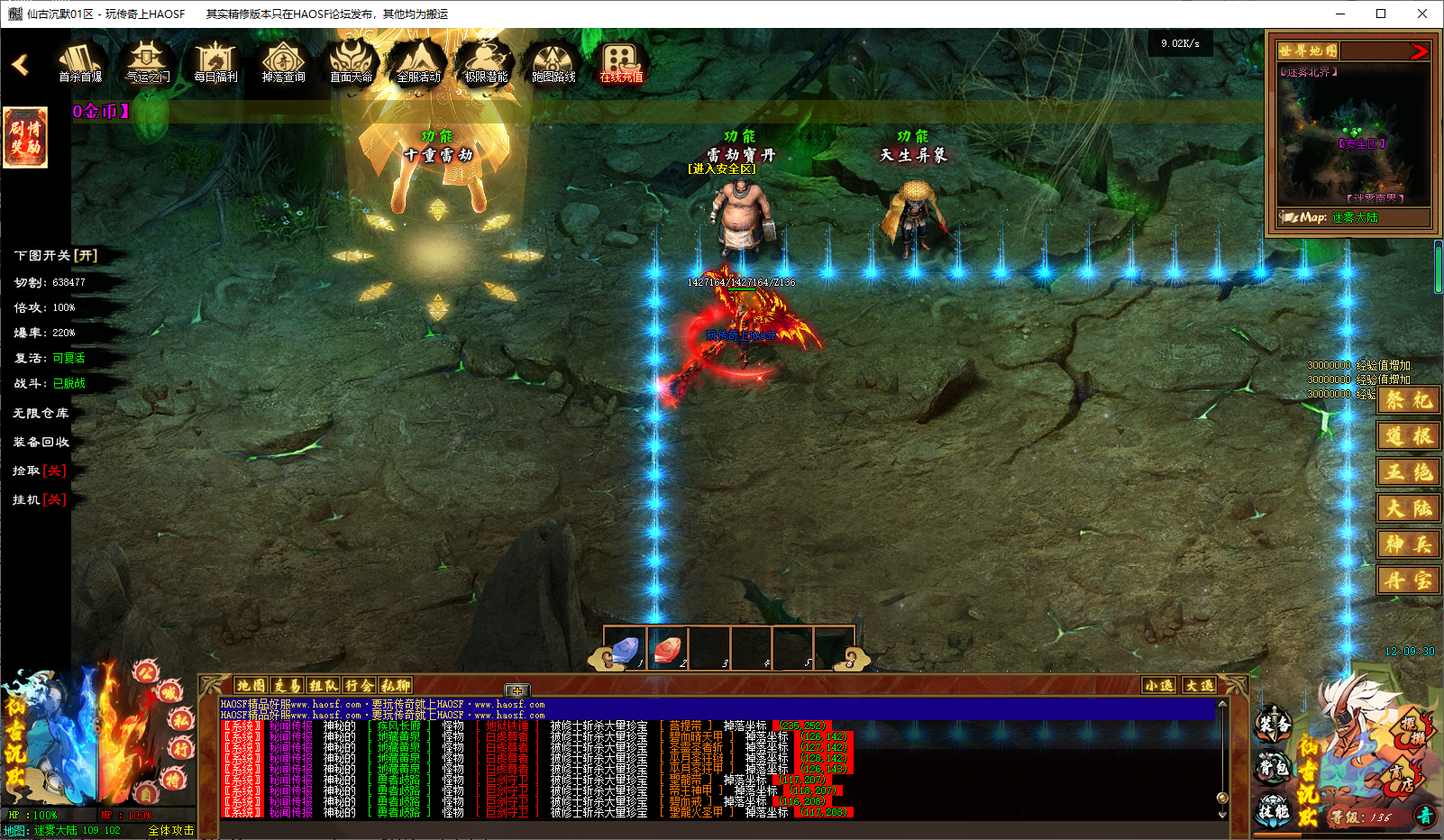Click the 祭祀 button
This screenshot has height=840, width=1444.
[1408, 400]
